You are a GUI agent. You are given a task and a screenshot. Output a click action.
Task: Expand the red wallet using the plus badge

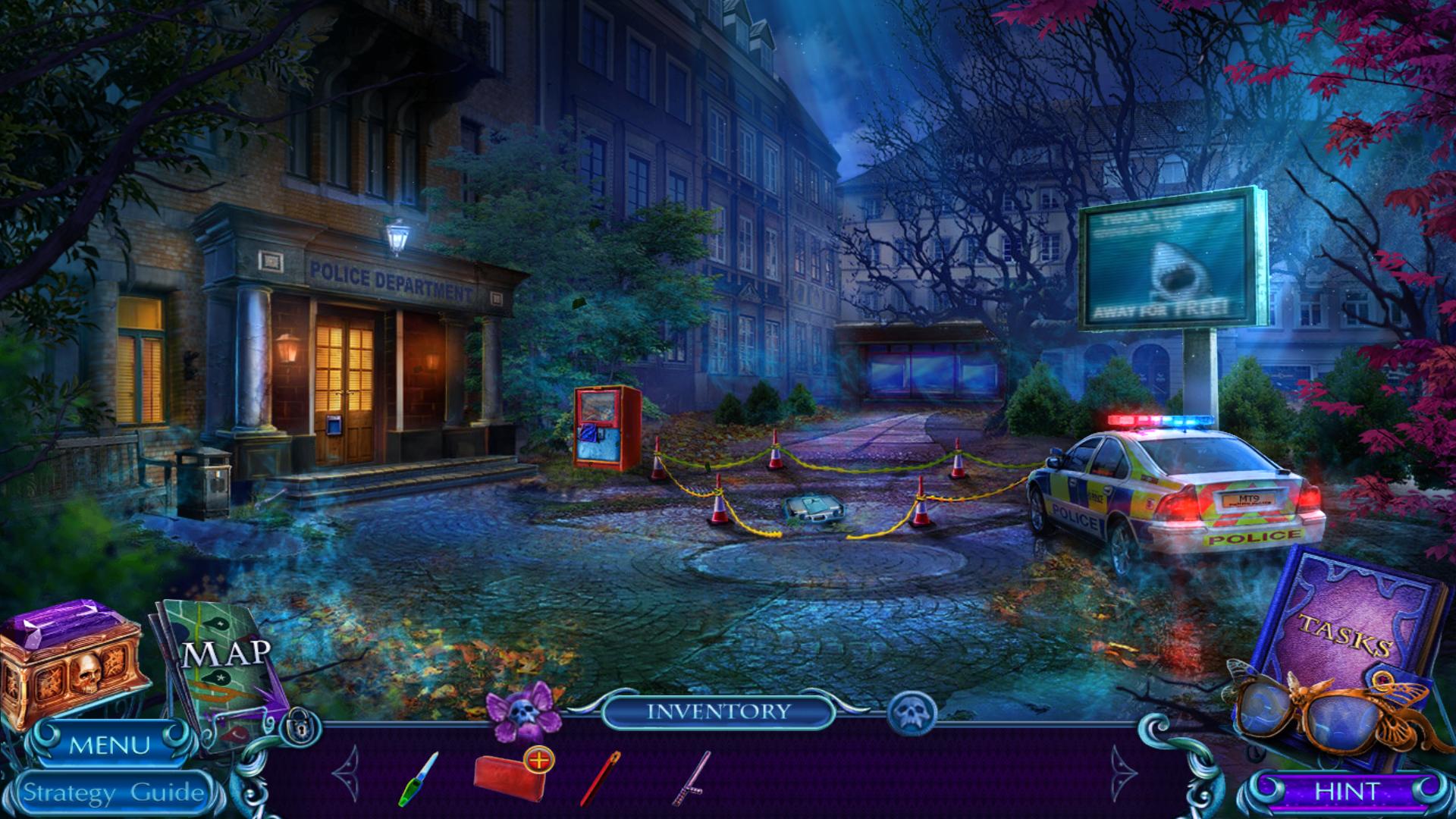(x=538, y=760)
